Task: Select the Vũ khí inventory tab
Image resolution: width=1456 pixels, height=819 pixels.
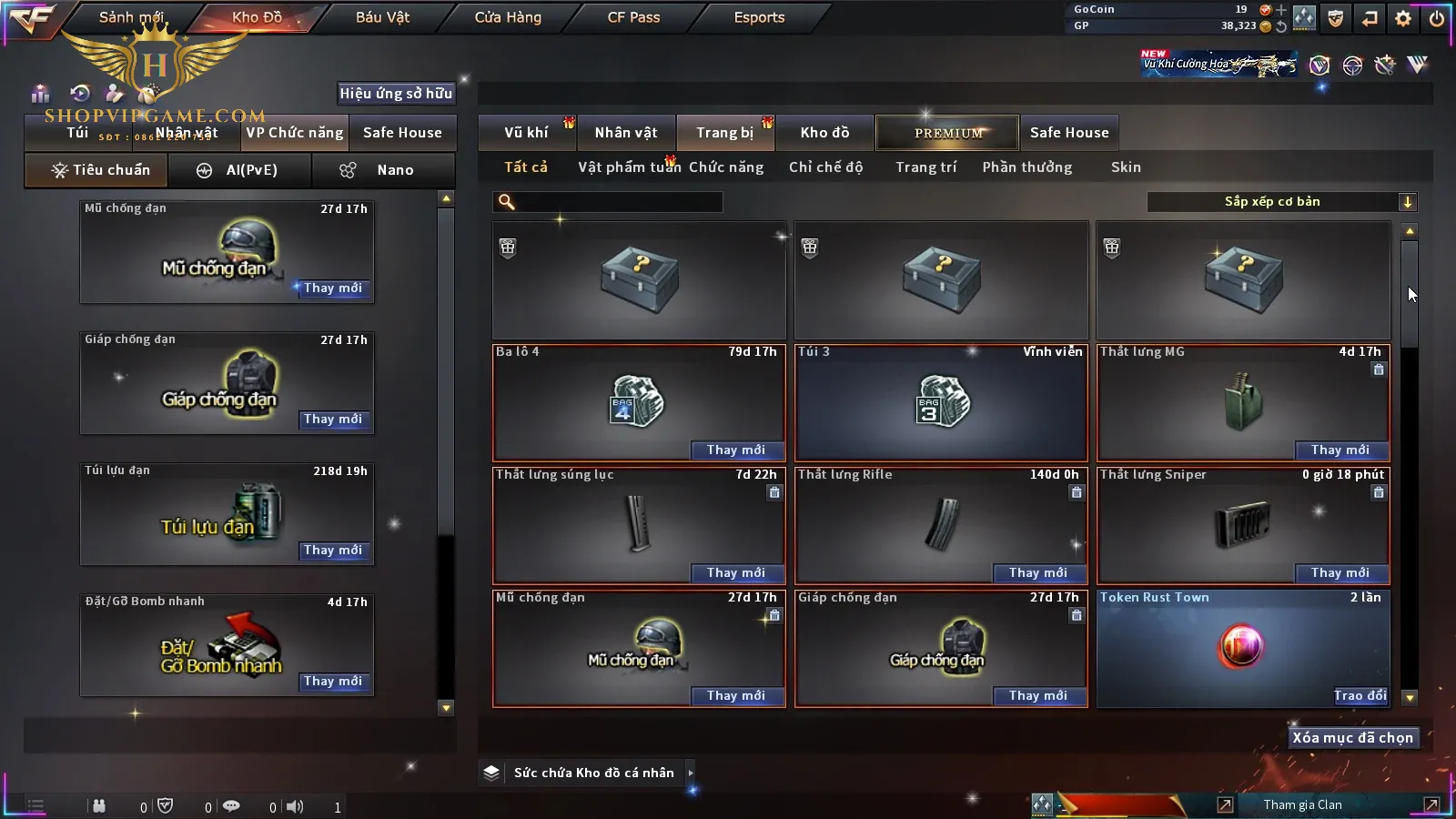Action: [526, 133]
